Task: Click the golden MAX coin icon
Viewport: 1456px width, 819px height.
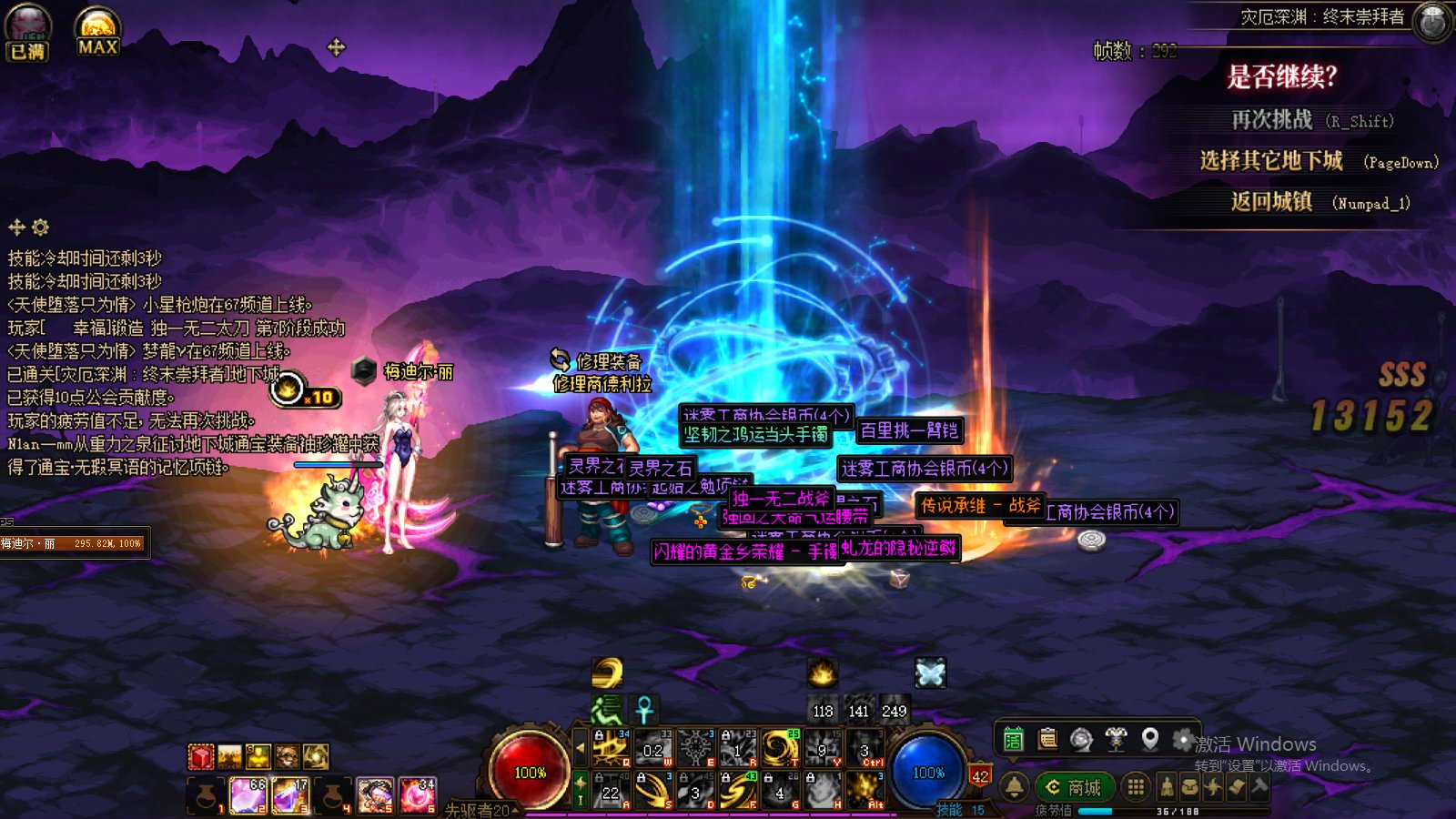Action: click(x=97, y=32)
